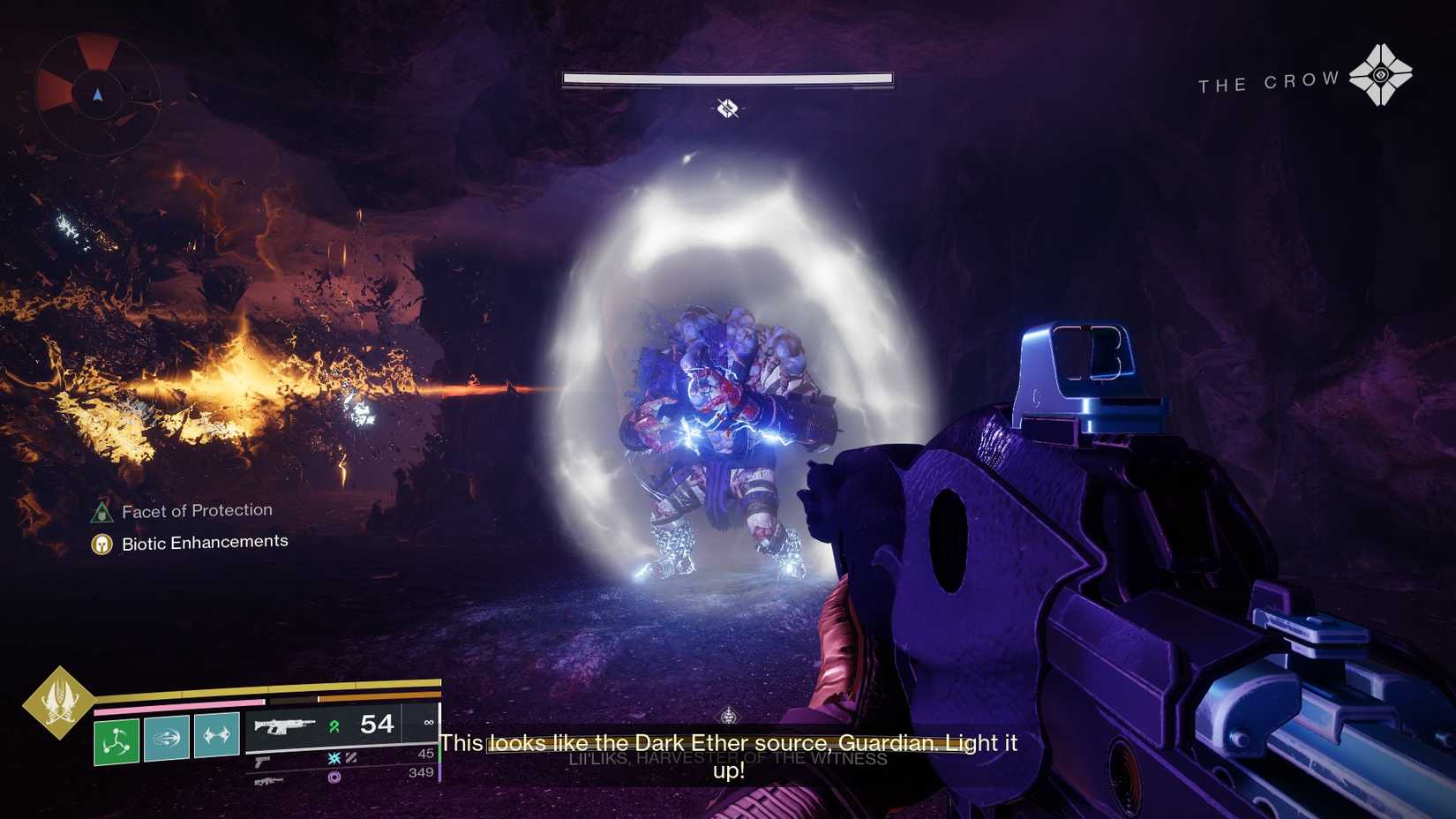The image size is (1456, 819).
Task: Click the shield-break icon under the boss bar
Action: pos(727,109)
